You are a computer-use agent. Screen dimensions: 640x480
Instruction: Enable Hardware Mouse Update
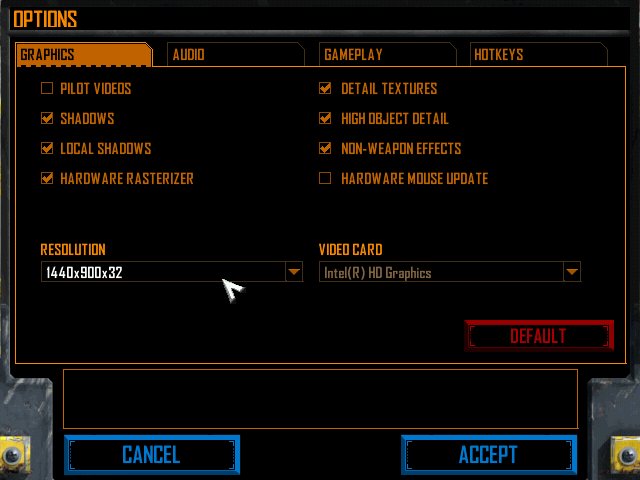tap(325, 179)
